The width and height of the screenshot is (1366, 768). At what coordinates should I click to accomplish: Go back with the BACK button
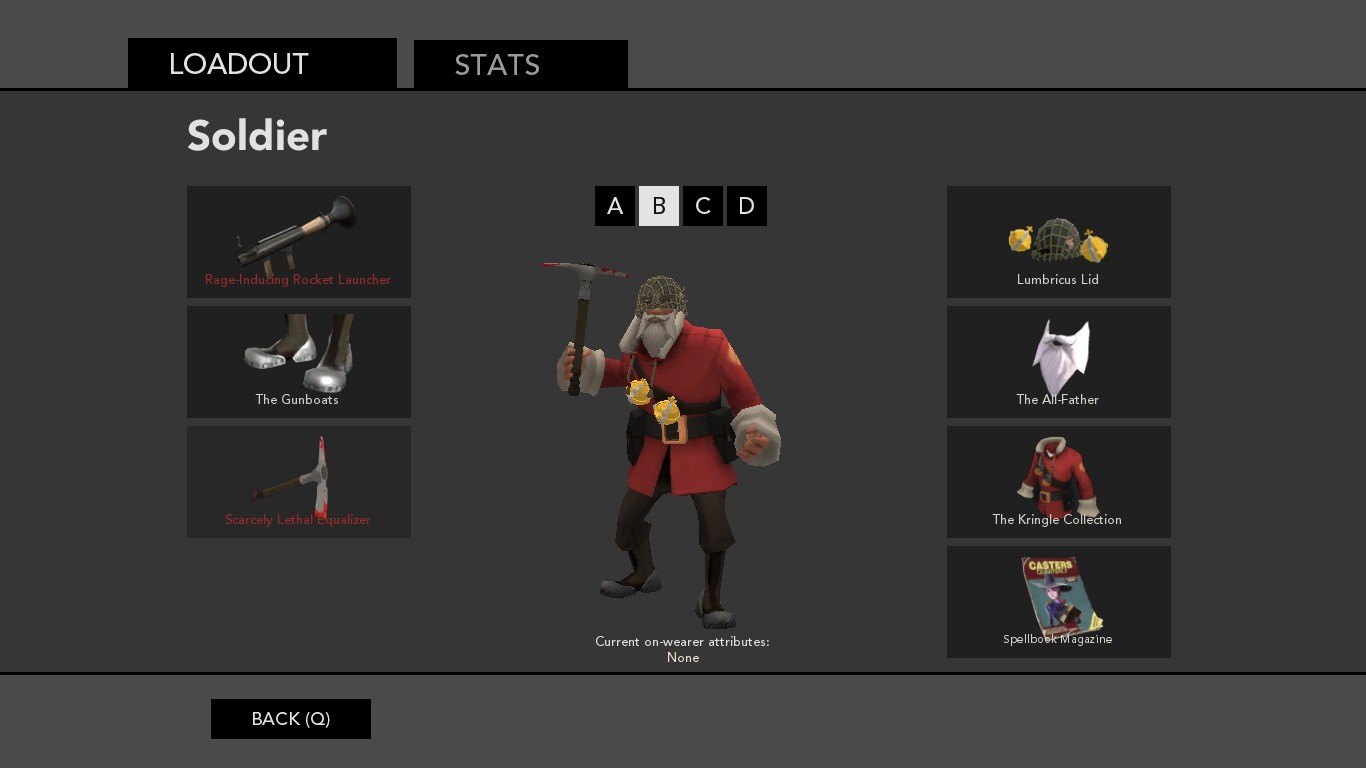click(291, 719)
